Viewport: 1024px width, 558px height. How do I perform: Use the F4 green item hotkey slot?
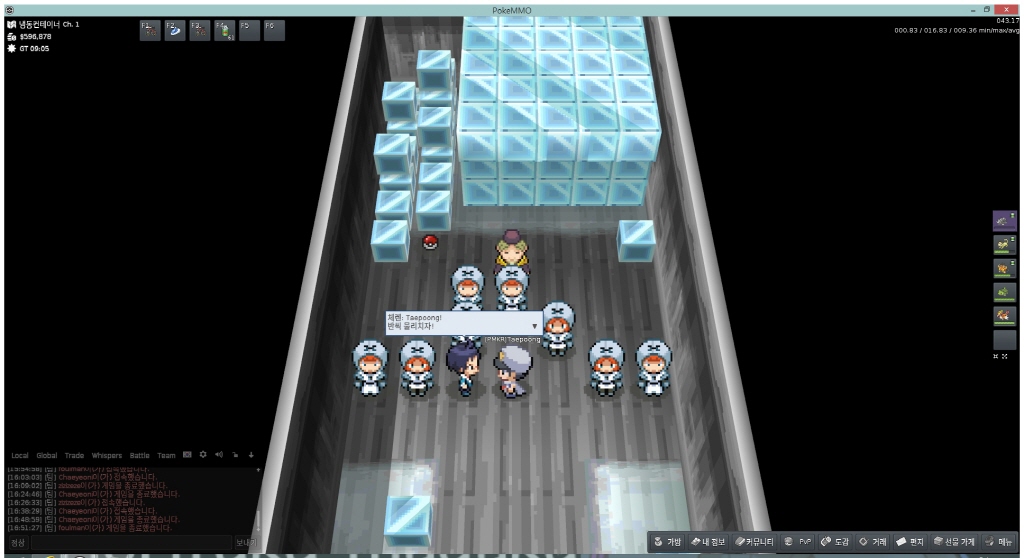click(x=224, y=30)
